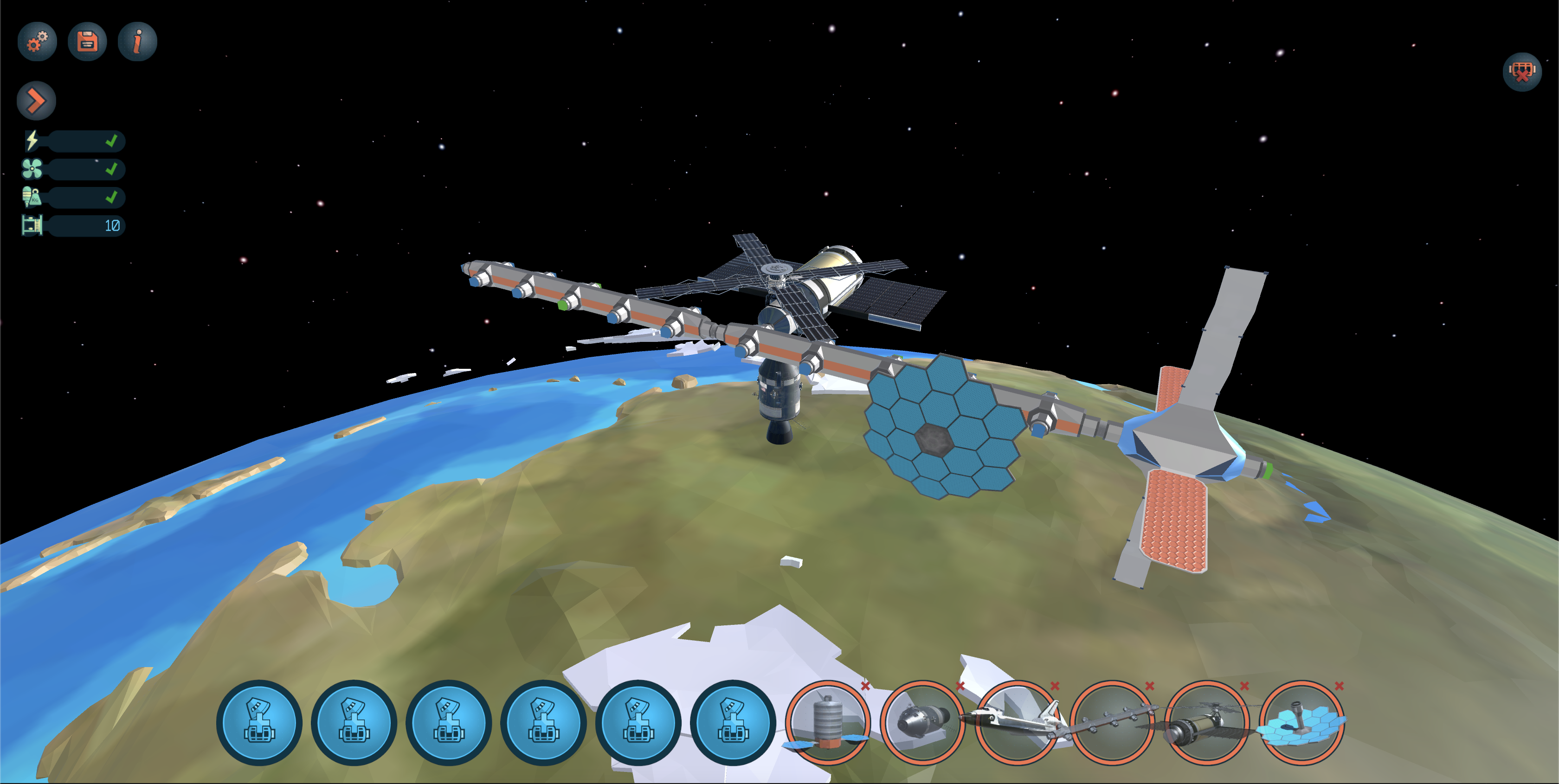This screenshot has height=784, width=1559.
Task: Toggle the cooling checkmark indicator
Action: tap(111, 169)
